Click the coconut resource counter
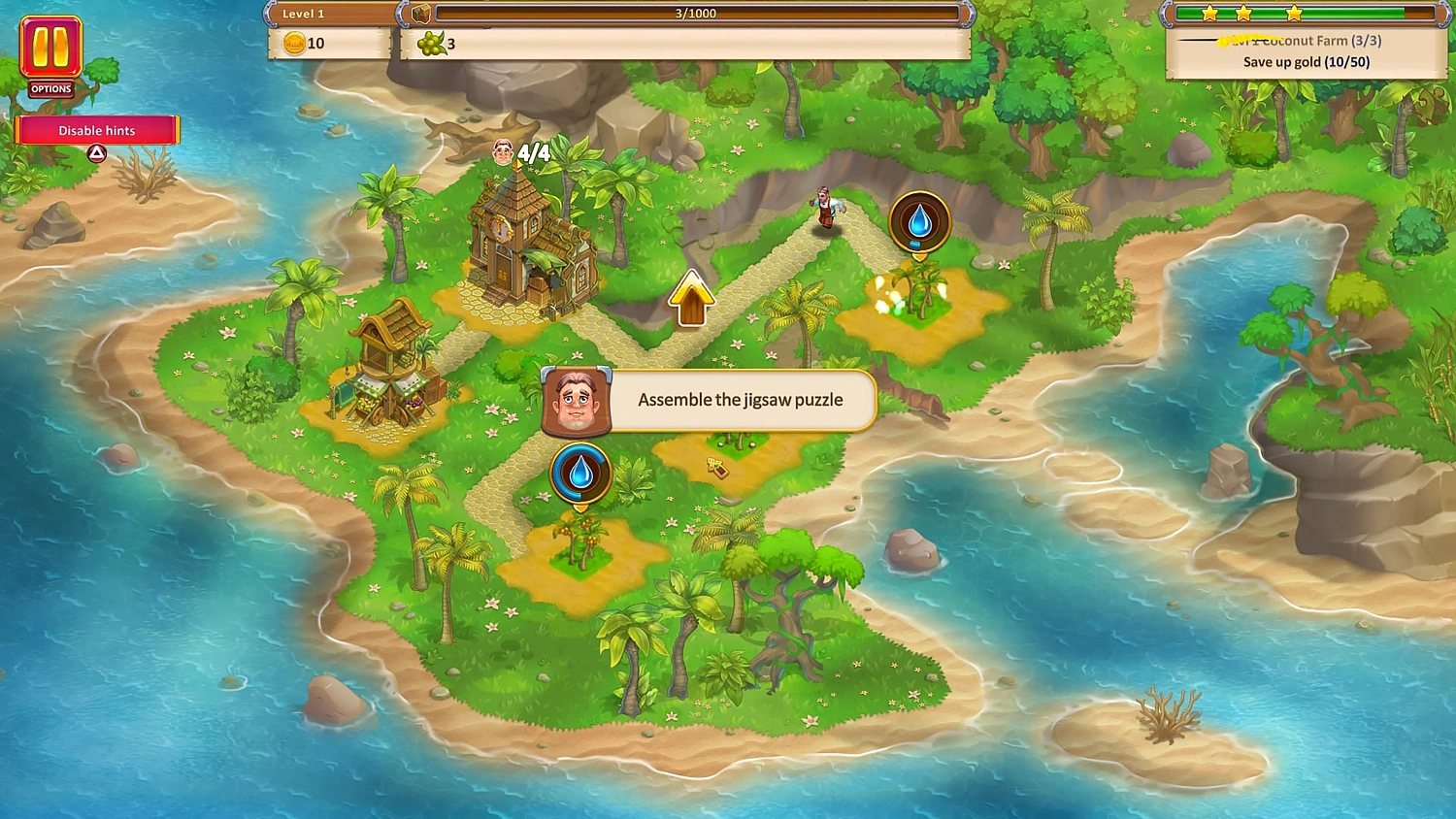Screen dimensions: 1456x819 tap(437, 43)
